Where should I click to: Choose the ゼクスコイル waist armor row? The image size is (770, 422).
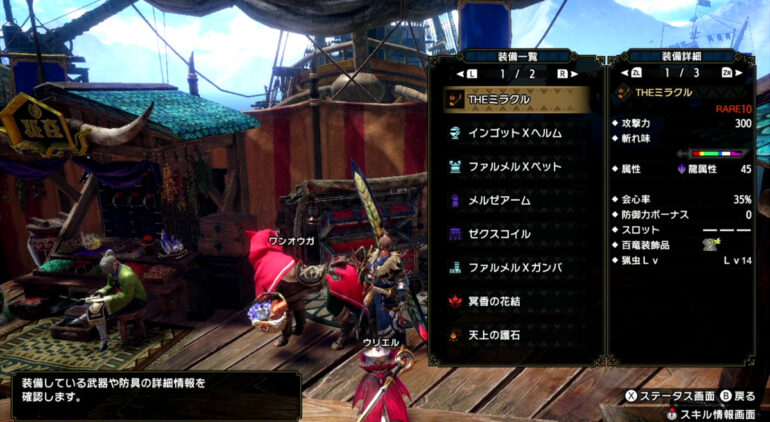coord(516,234)
